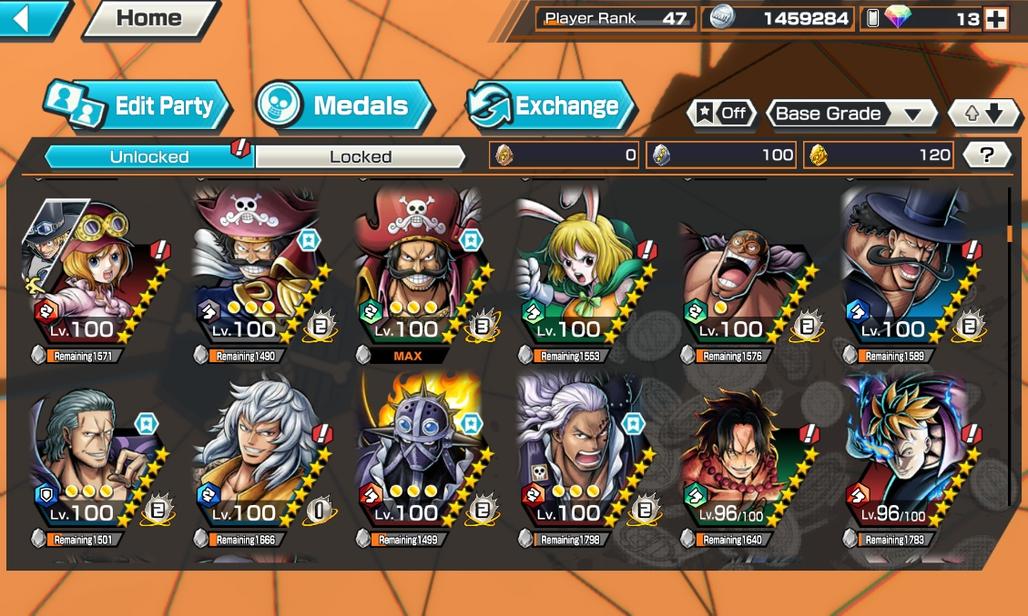Choose the character marked MAX
This screenshot has height=616, width=1028.
coord(418,270)
